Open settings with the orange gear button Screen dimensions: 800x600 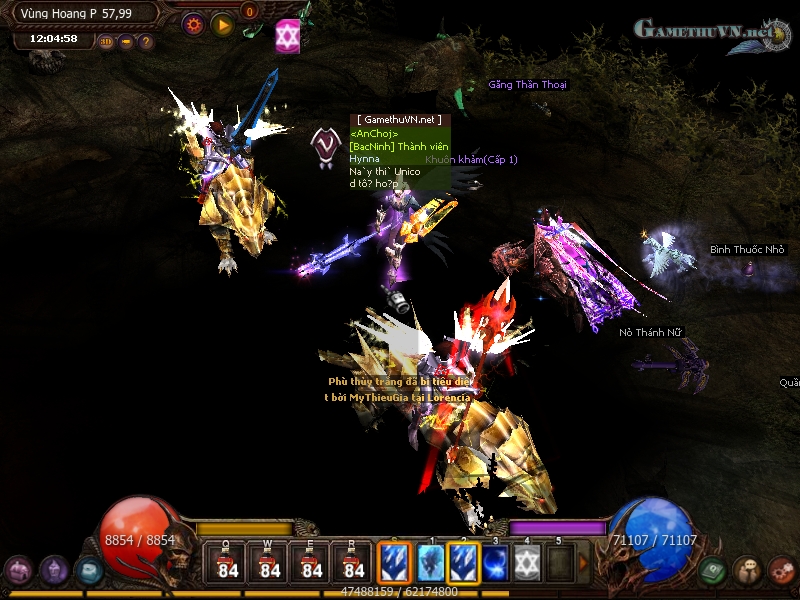(x=193, y=24)
